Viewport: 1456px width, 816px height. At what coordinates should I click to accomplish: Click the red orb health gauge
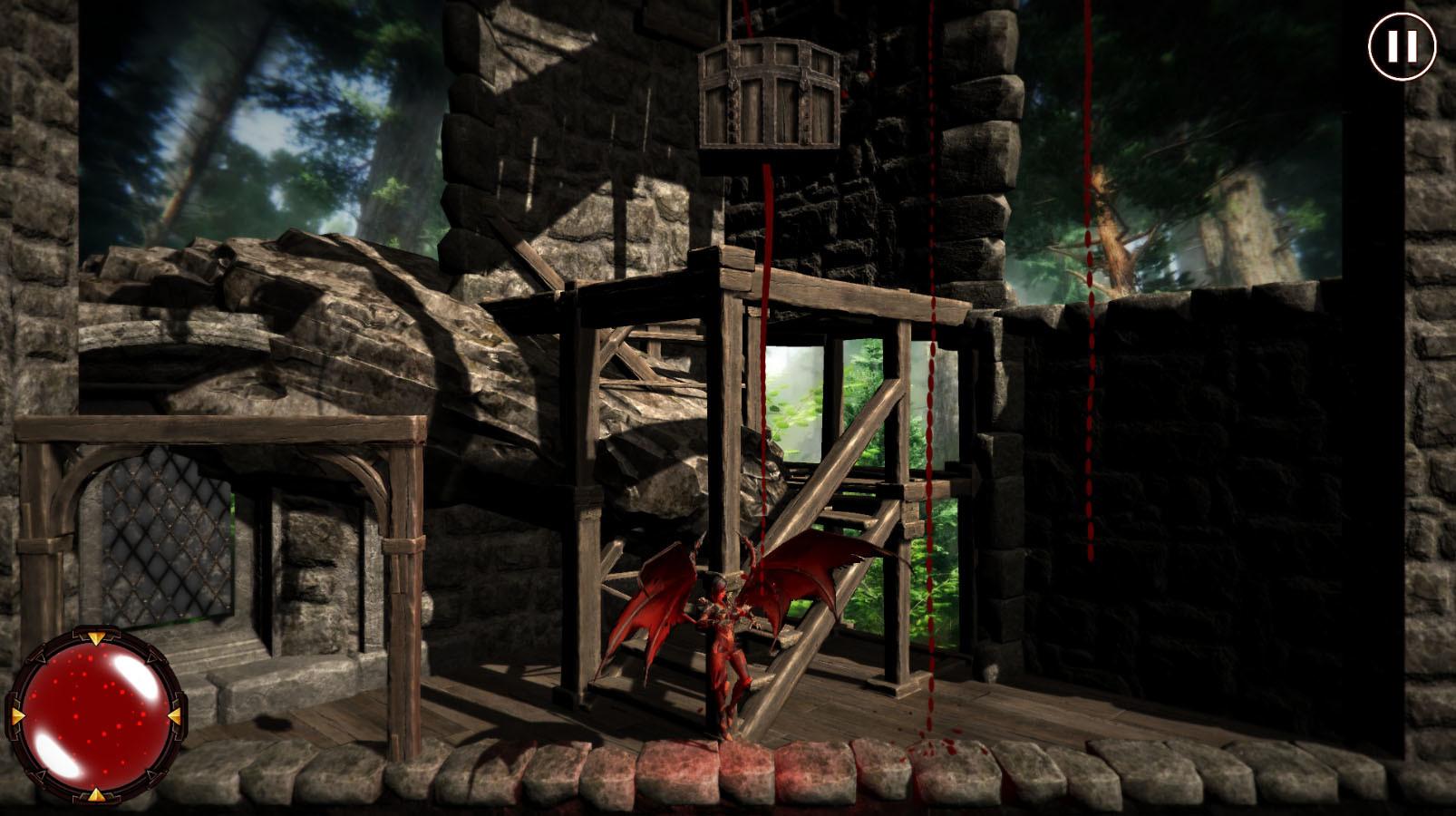(x=95, y=714)
